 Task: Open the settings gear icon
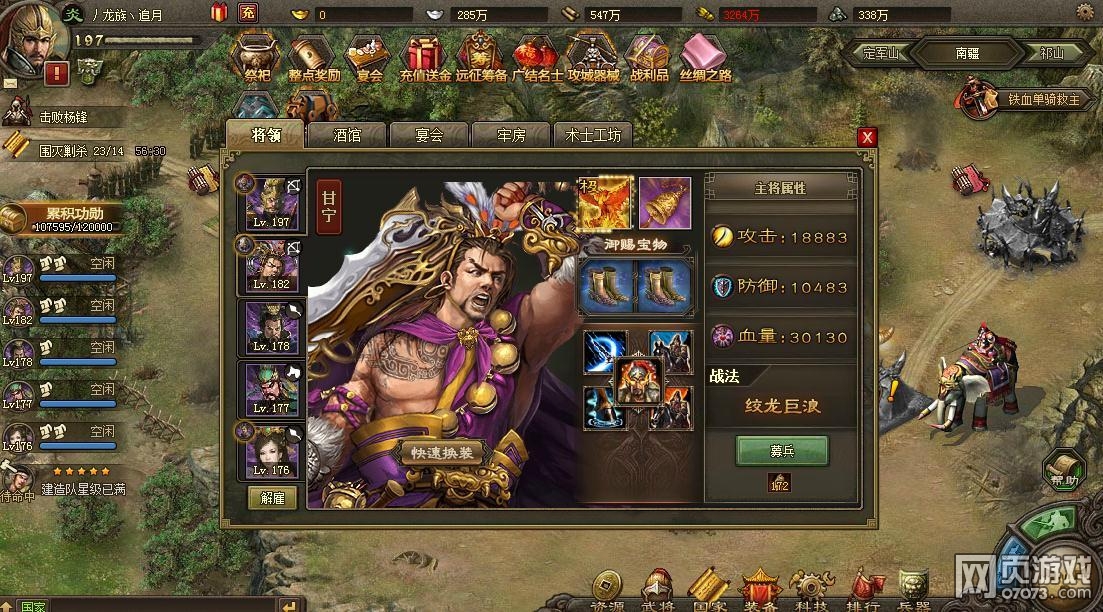pos(1085,12)
